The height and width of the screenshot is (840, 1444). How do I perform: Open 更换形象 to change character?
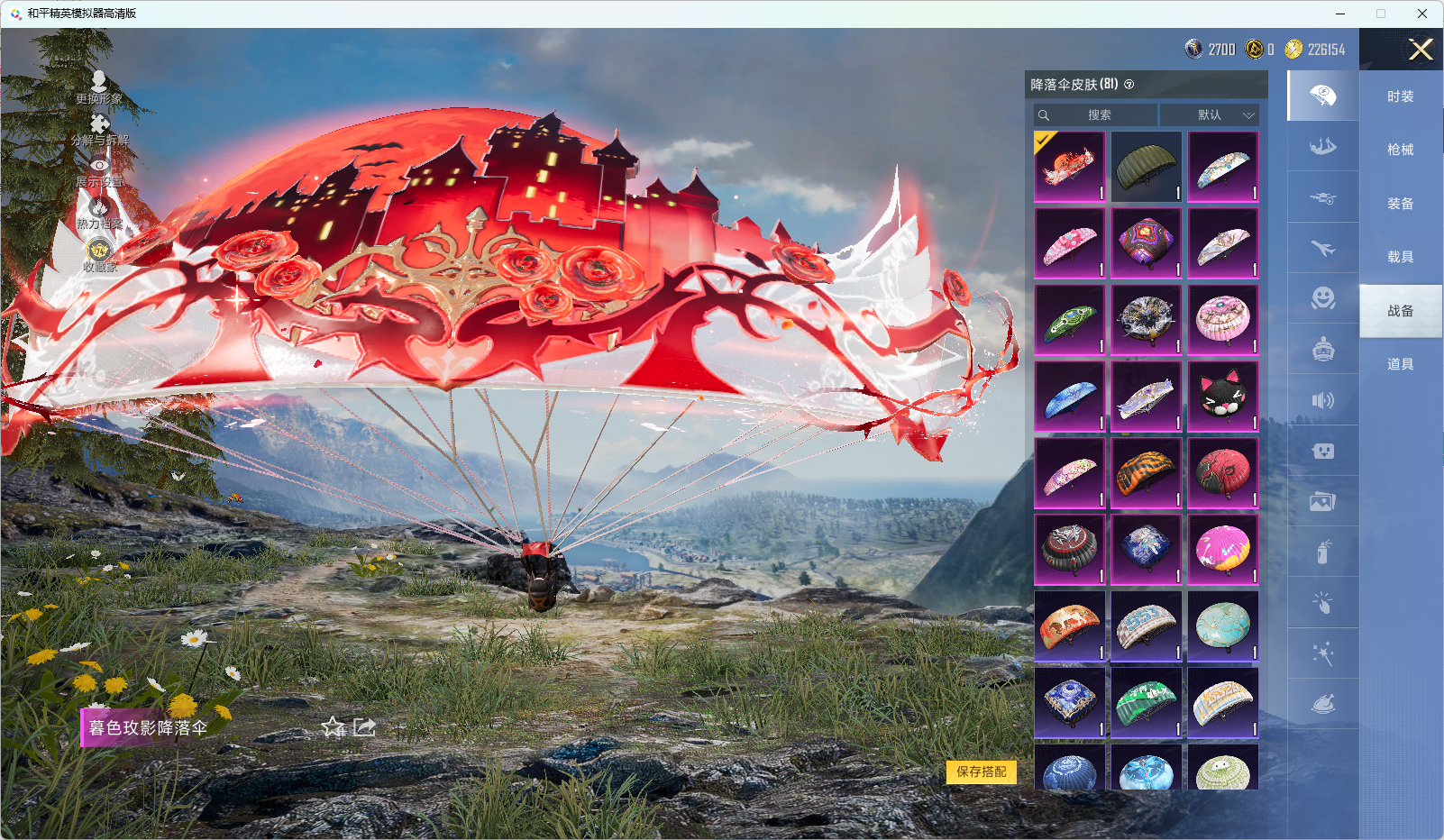click(99, 87)
